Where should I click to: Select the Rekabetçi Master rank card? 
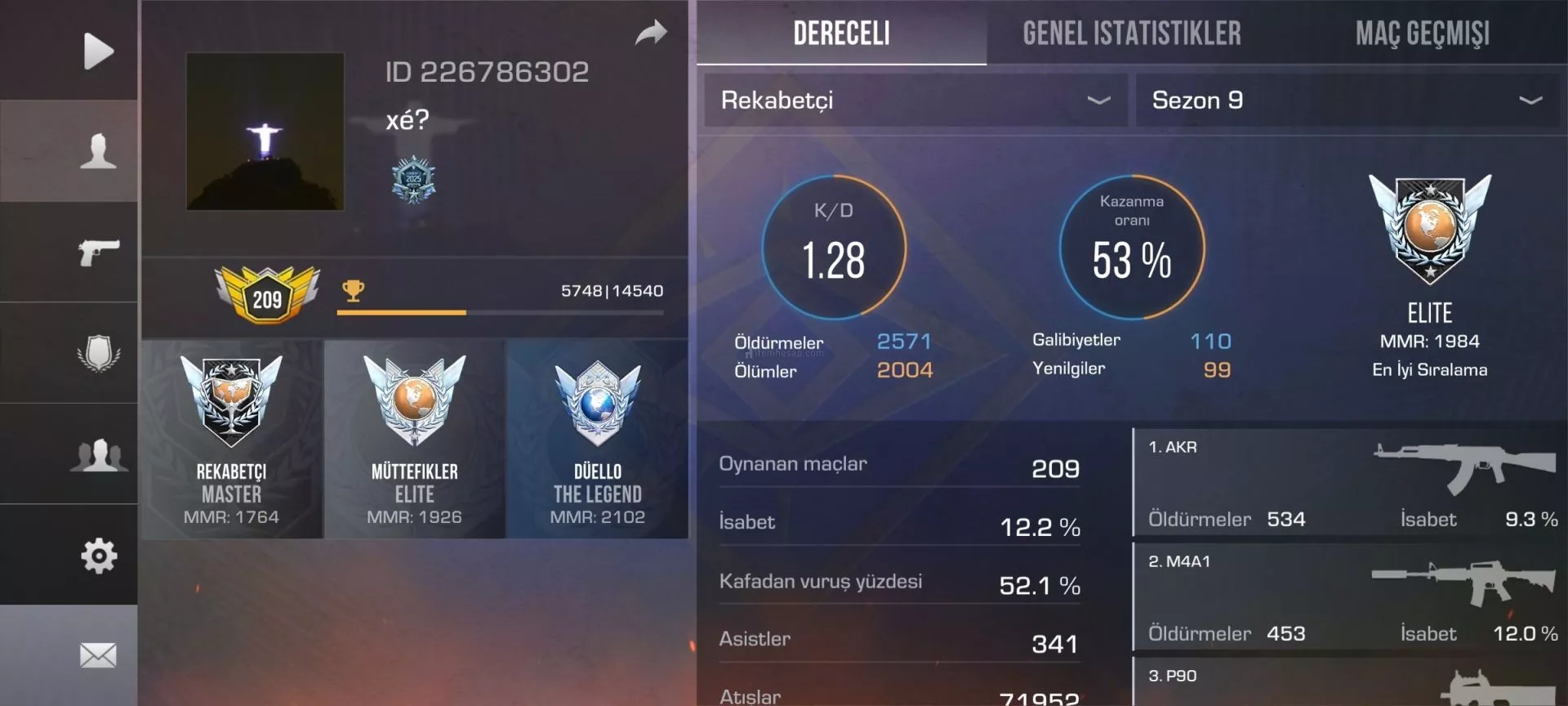click(x=232, y=440)
